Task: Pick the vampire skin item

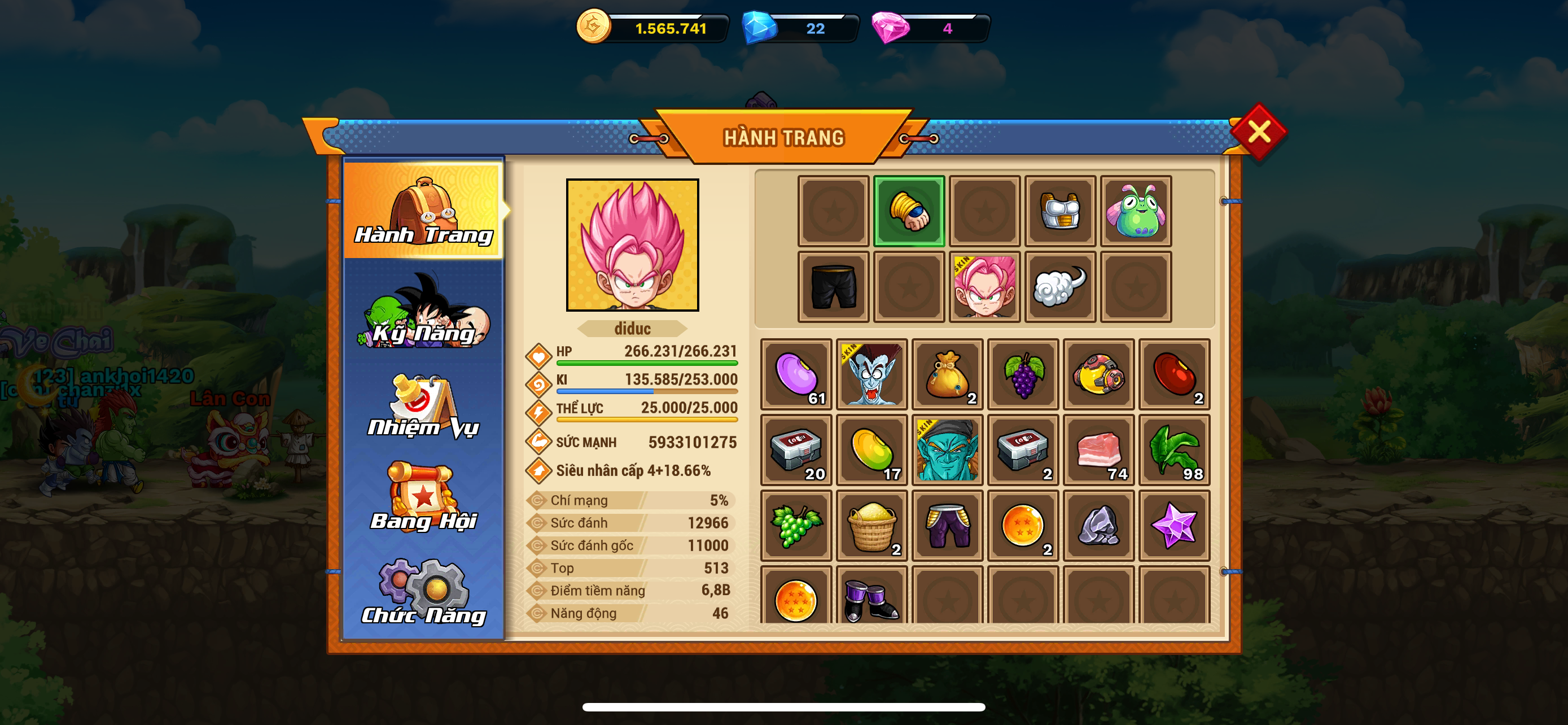Action: [x=871, y=374]
